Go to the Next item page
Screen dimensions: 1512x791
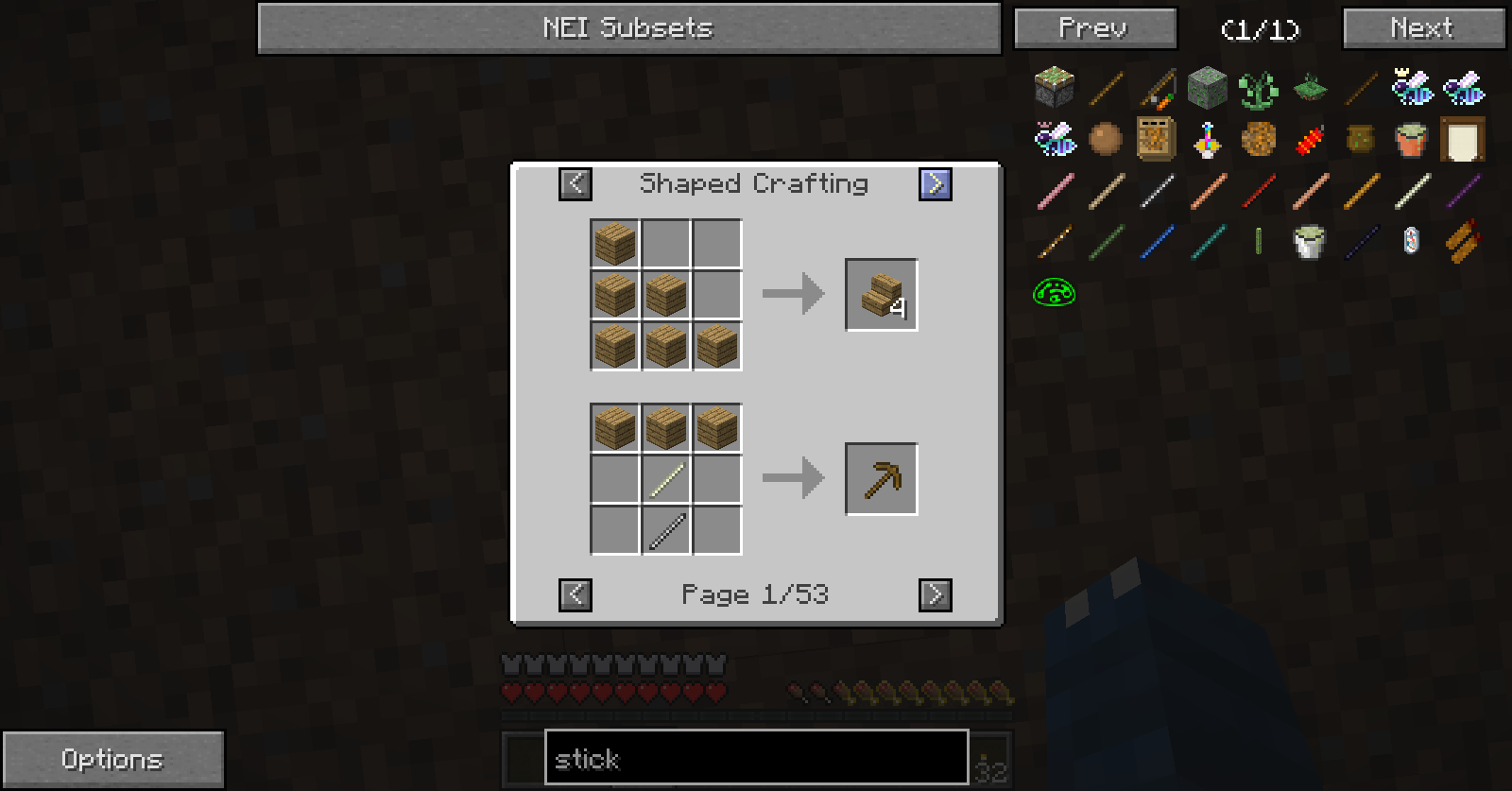(1422, 28)
